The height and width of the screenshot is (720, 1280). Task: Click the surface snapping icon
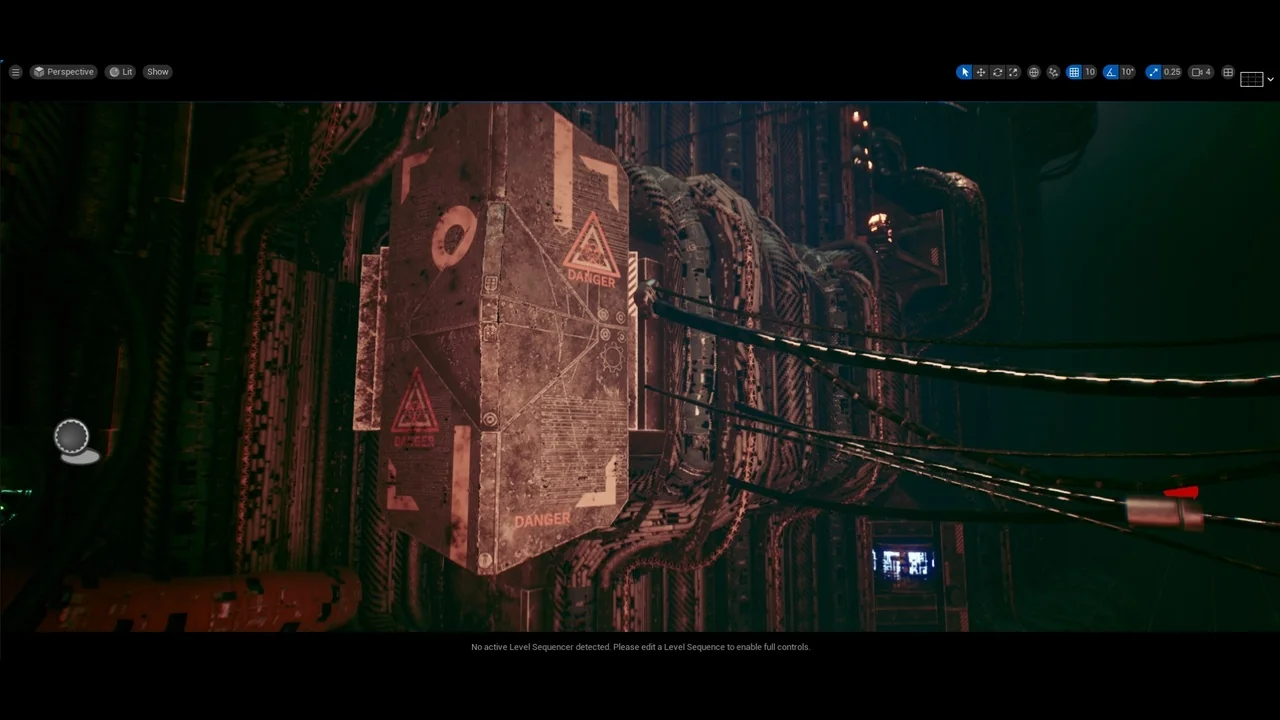[1053, 71]
